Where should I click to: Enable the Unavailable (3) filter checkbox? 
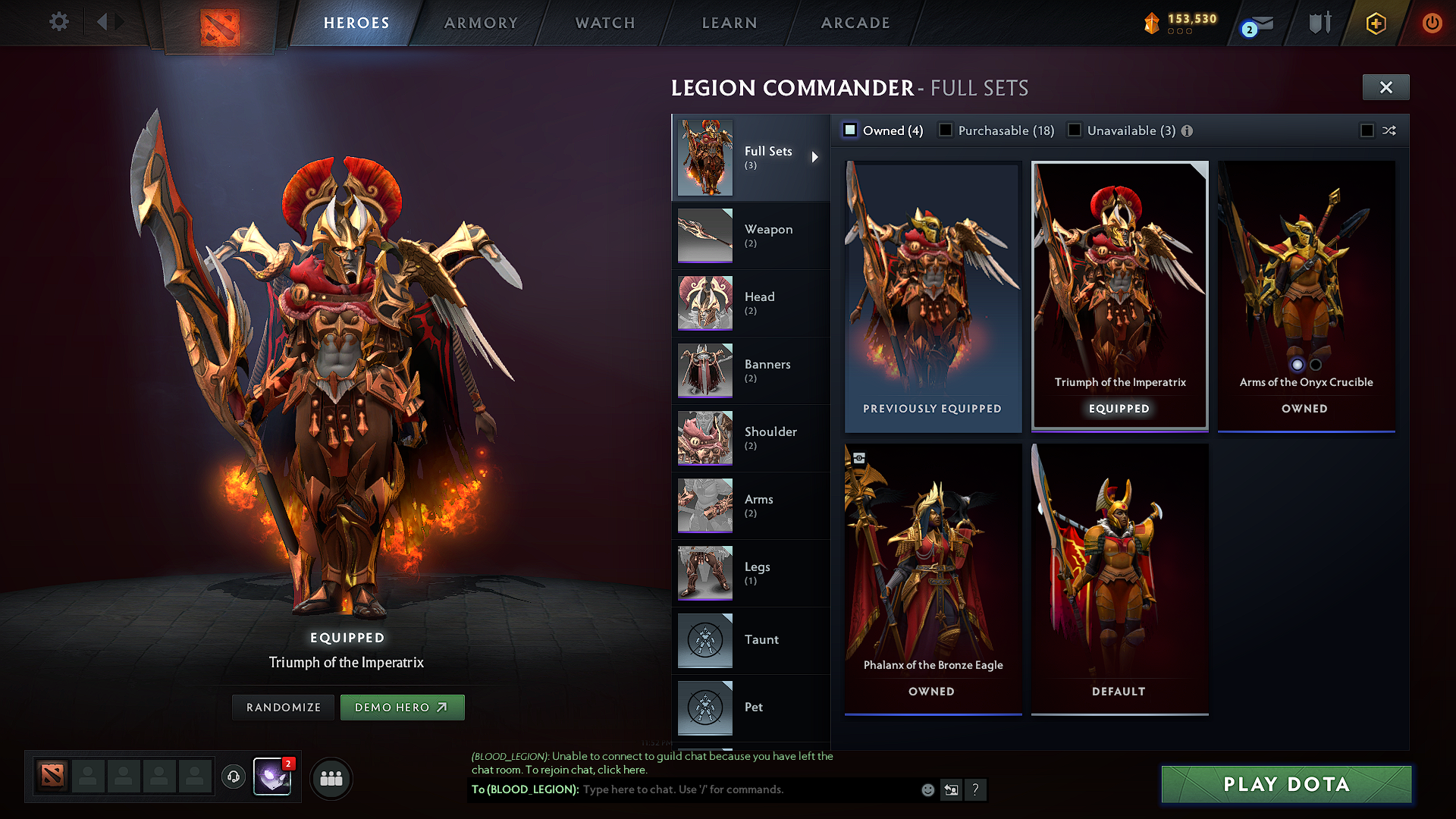(x=1075, y=130)
